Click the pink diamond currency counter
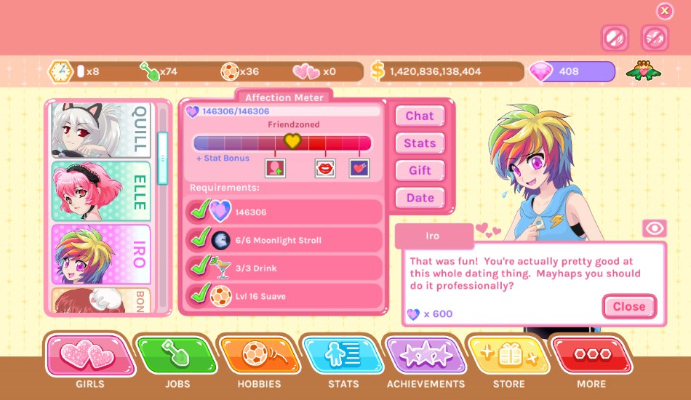 571,71
